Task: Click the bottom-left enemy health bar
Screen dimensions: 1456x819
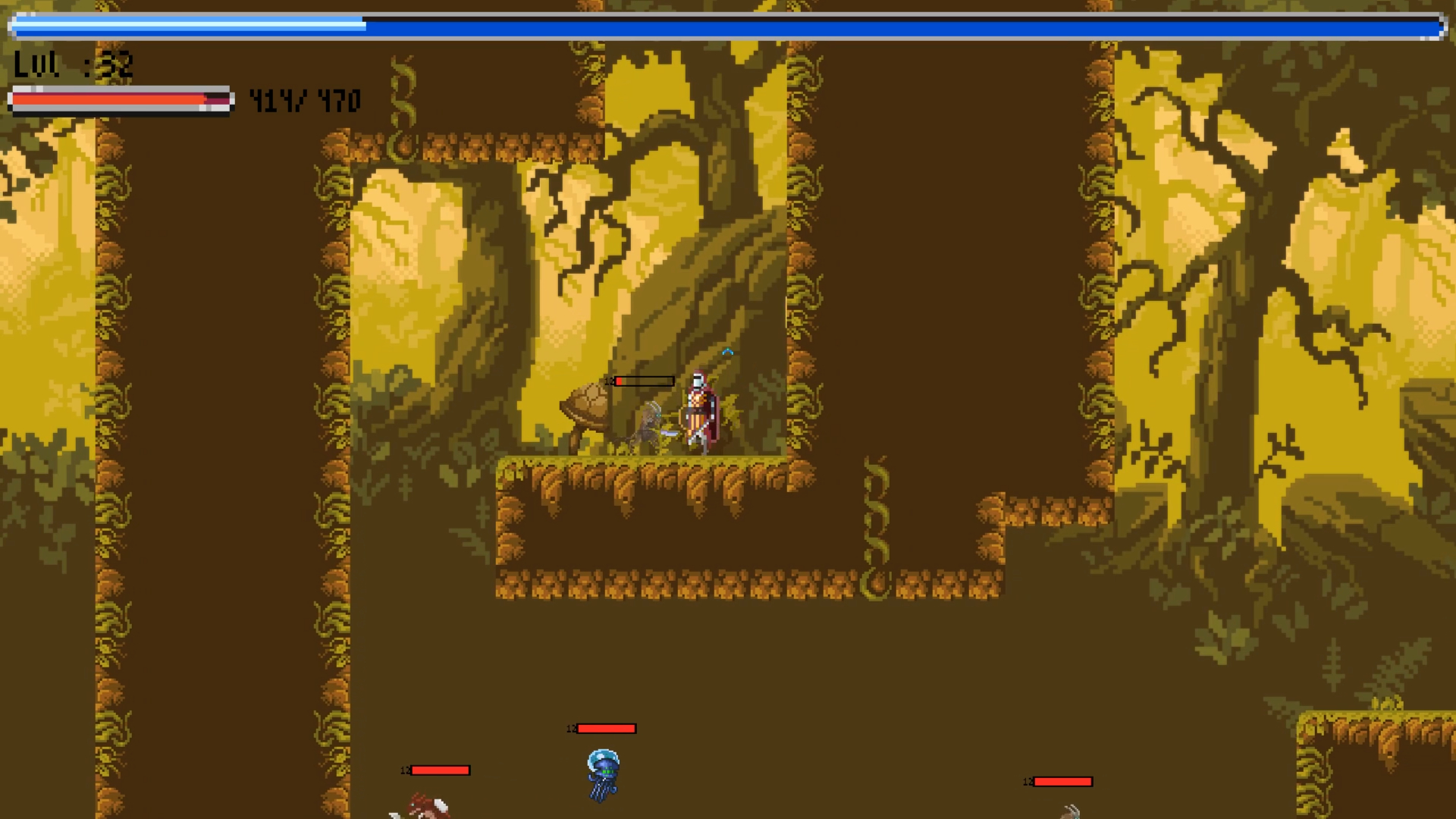Action: click(440, 770)
